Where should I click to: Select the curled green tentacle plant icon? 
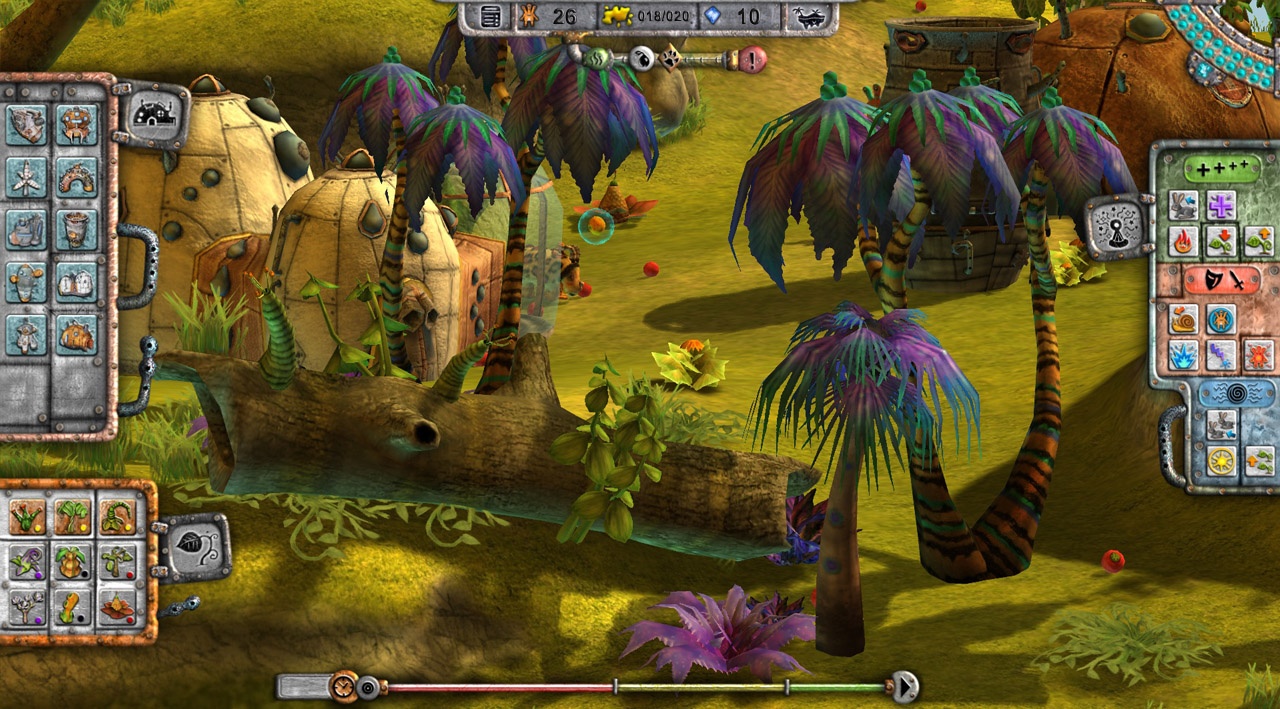pos(117,518)
